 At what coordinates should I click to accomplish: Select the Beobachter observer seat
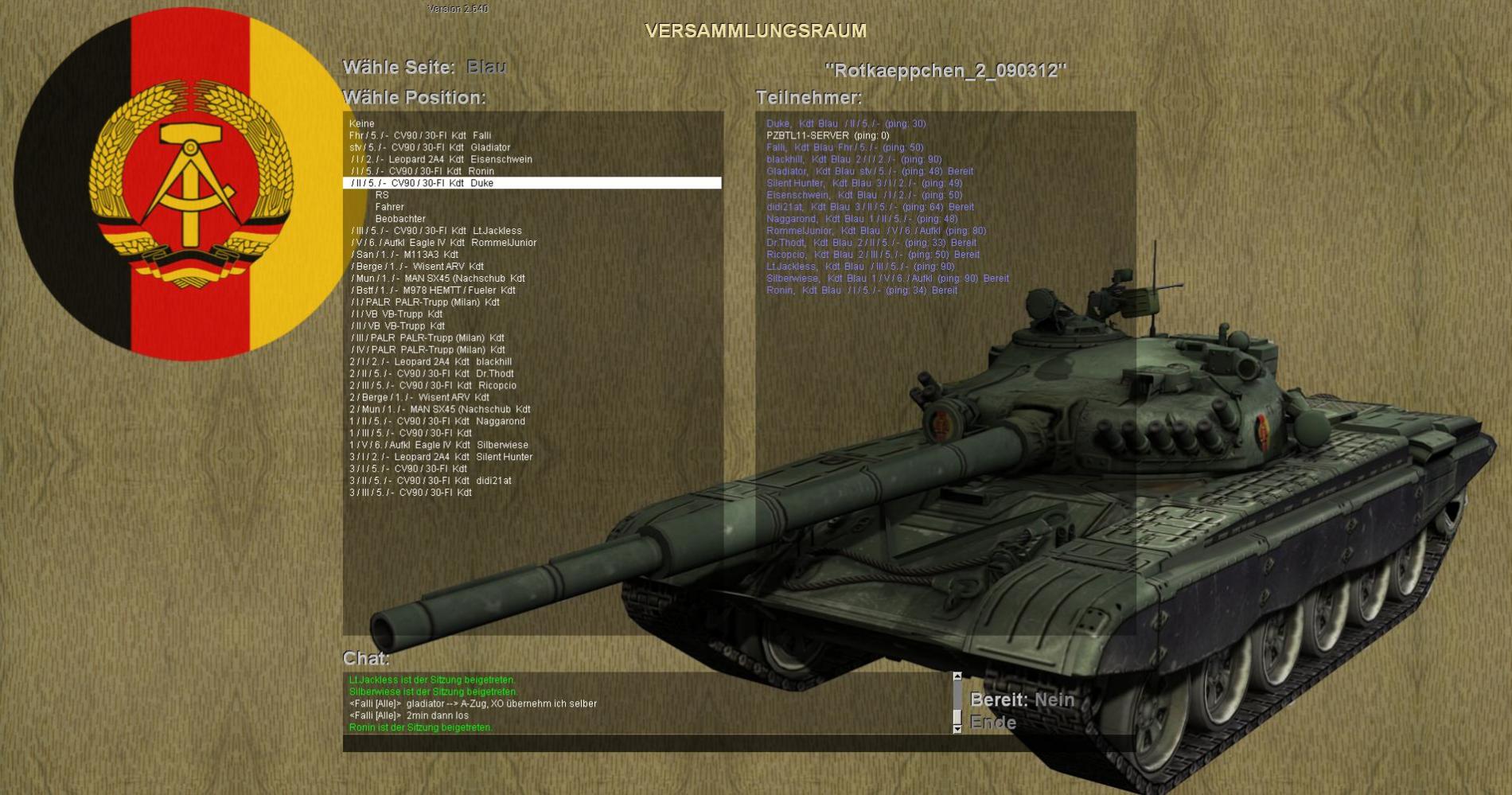400,219
